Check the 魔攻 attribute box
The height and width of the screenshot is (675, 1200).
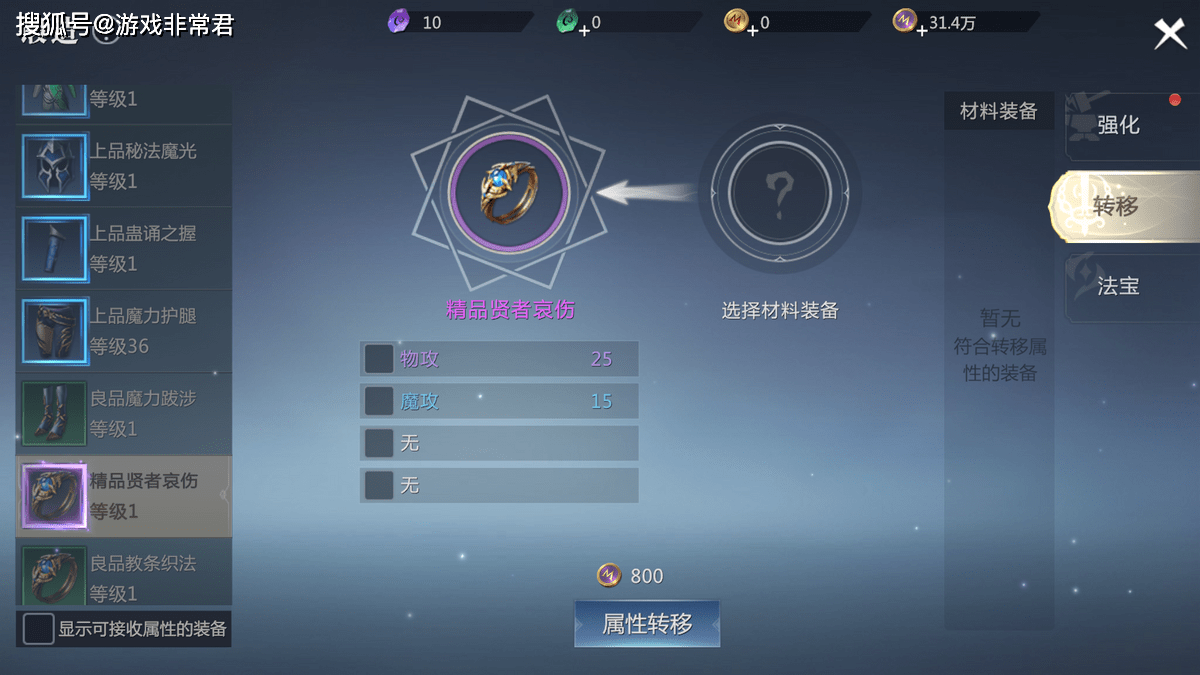379,401
